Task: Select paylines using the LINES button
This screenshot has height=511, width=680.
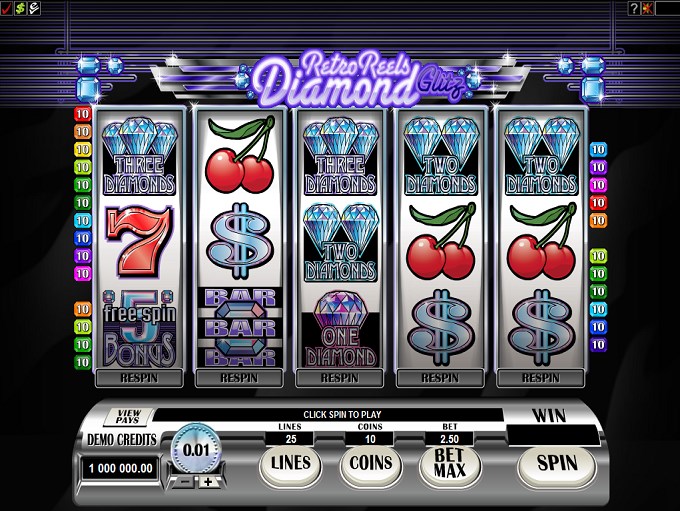Action: tap(288, 463)
